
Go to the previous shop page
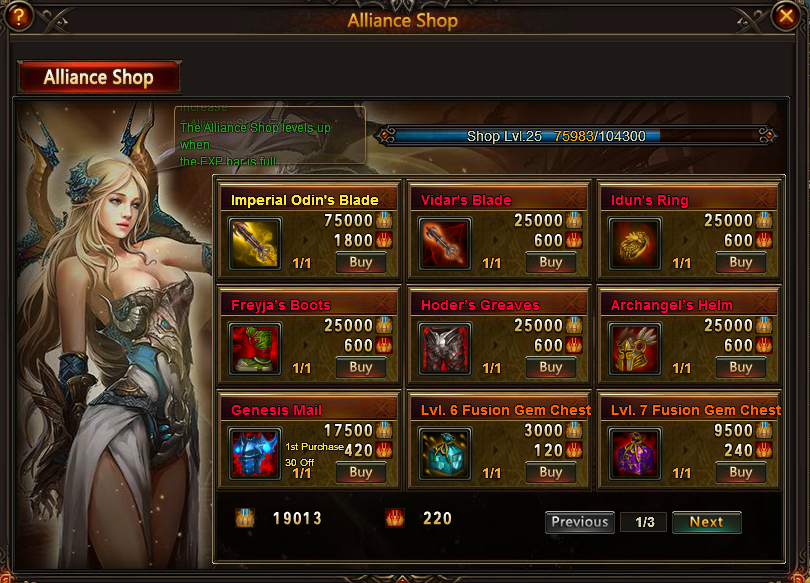(580, 522)
